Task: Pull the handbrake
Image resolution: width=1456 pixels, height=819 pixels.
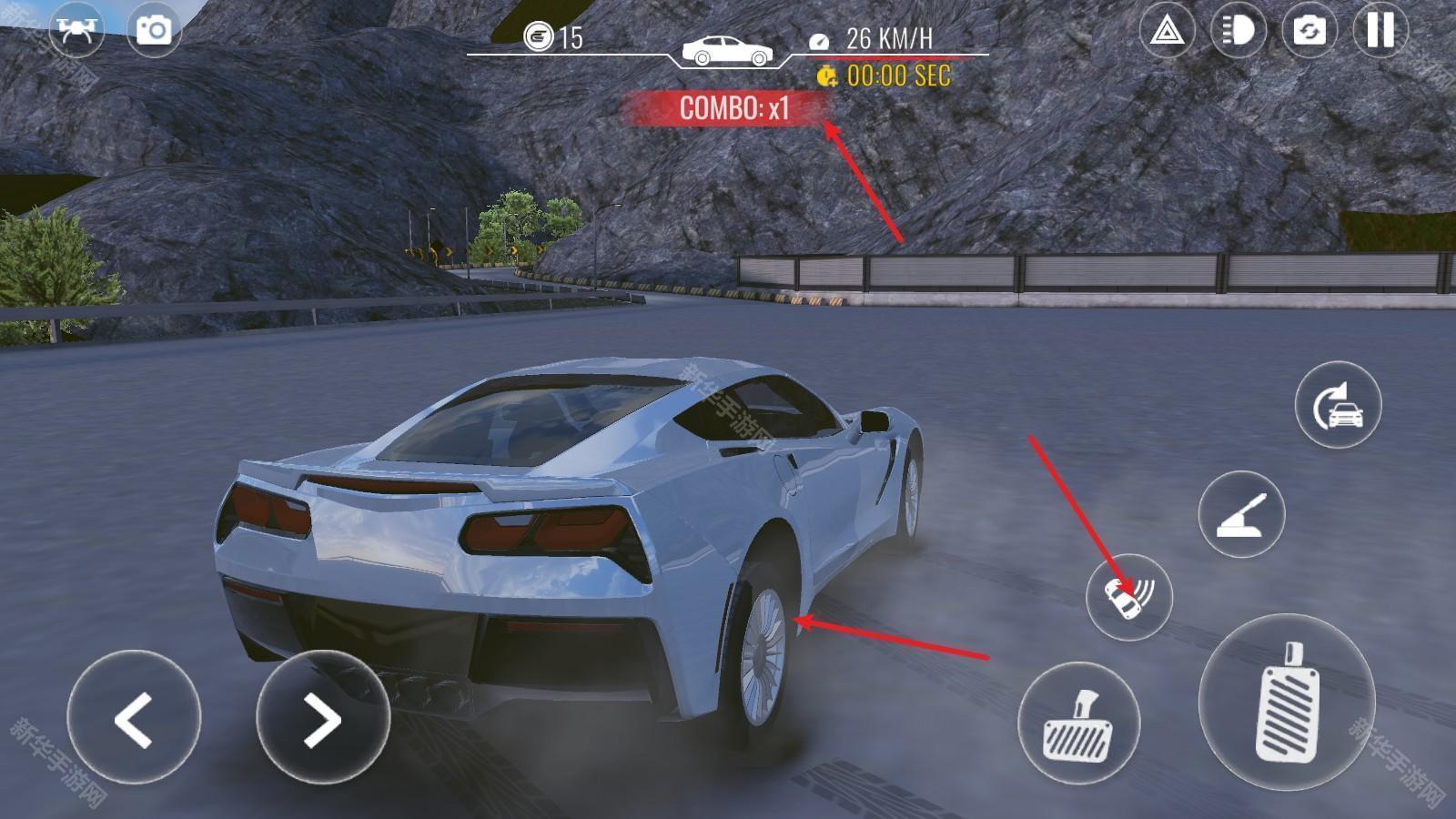Action: (1241, 514)
